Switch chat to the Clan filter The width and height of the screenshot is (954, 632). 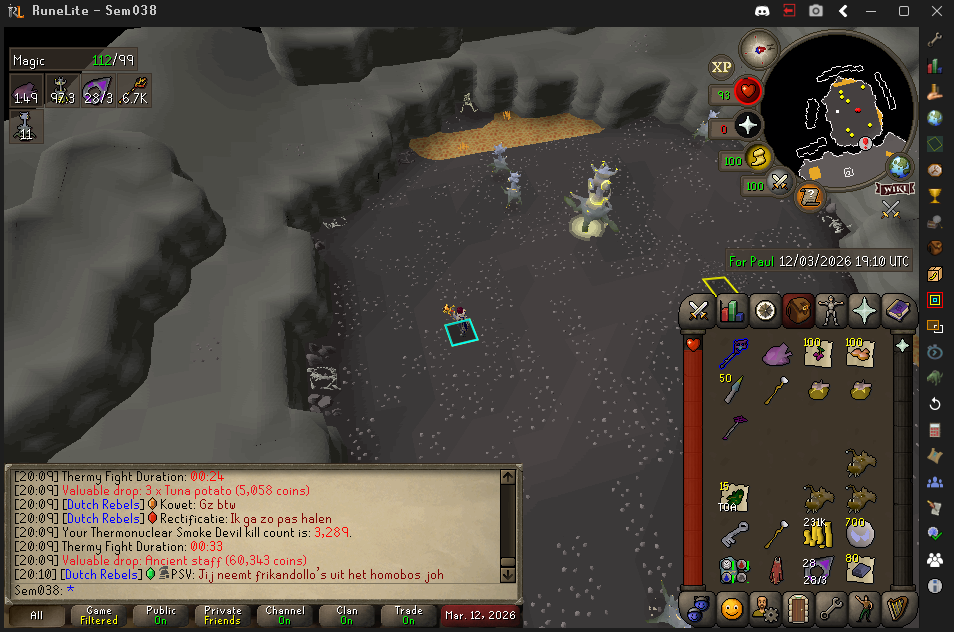[347, 615]
